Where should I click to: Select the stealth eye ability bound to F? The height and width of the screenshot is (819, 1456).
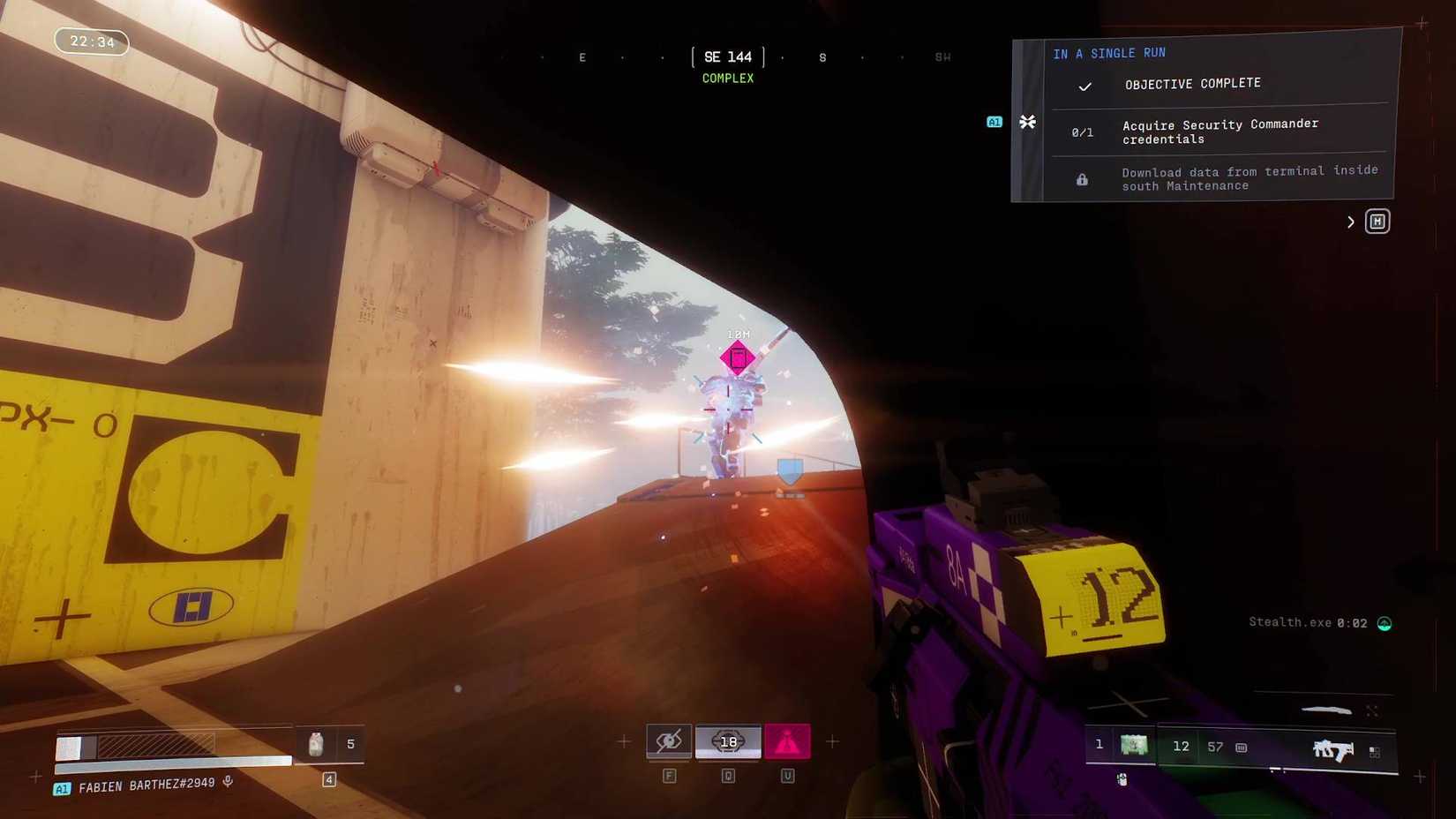tap(669, 741)
